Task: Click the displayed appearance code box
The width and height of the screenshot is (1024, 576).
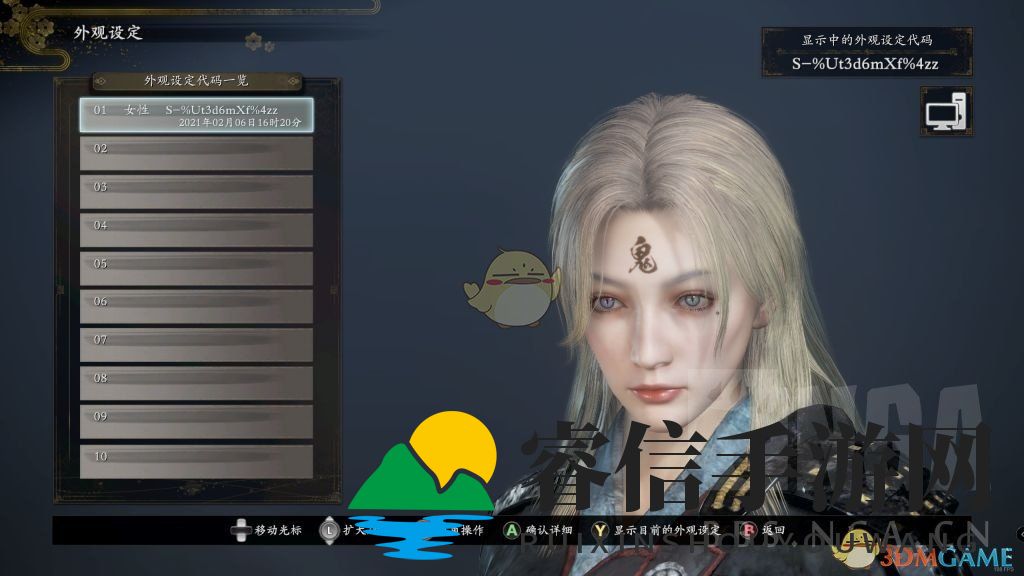Action: point(866,54)
